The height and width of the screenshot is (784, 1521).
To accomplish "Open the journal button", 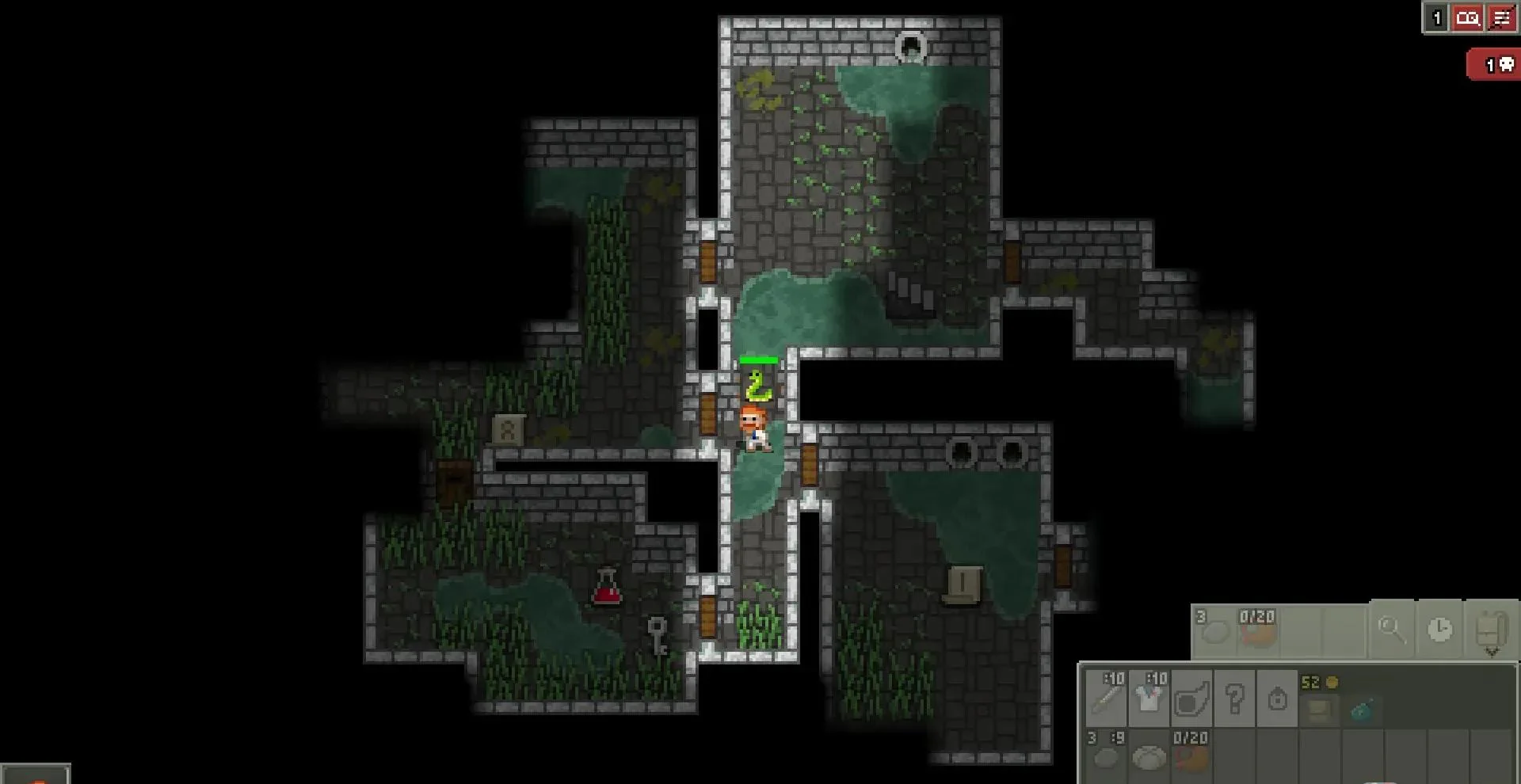I will click(x=1468, y=18).
